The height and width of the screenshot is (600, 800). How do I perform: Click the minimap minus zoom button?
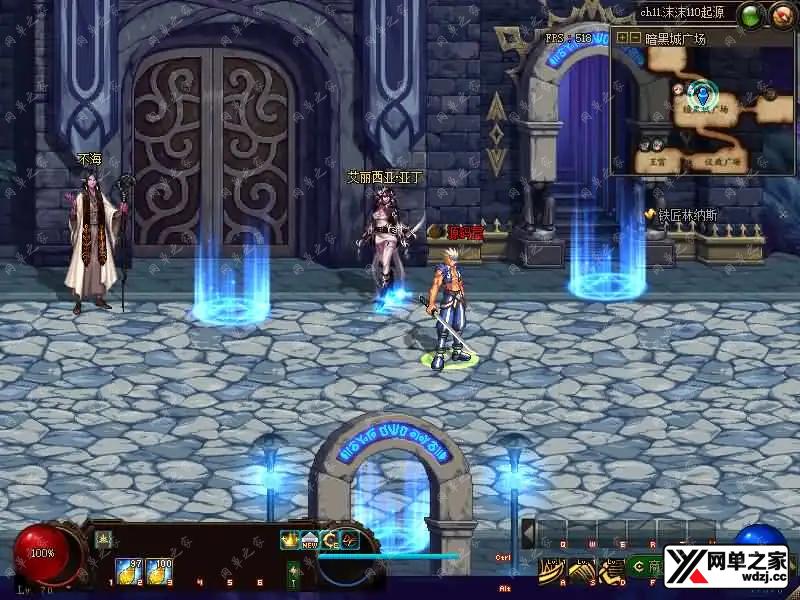point(635,38)
